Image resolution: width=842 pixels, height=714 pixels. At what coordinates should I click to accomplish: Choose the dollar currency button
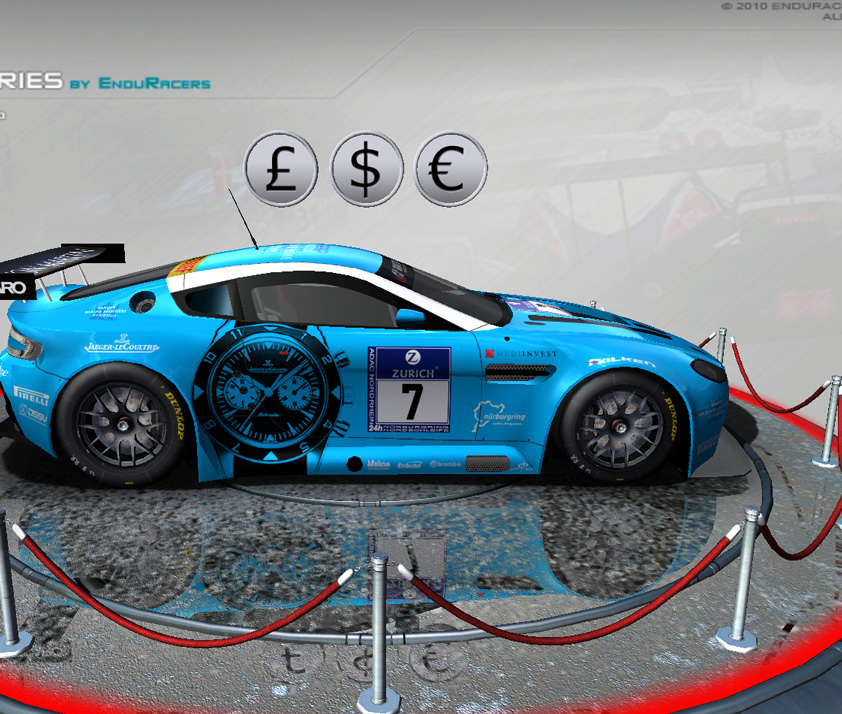pyautogui.click(x=367, y=168)
